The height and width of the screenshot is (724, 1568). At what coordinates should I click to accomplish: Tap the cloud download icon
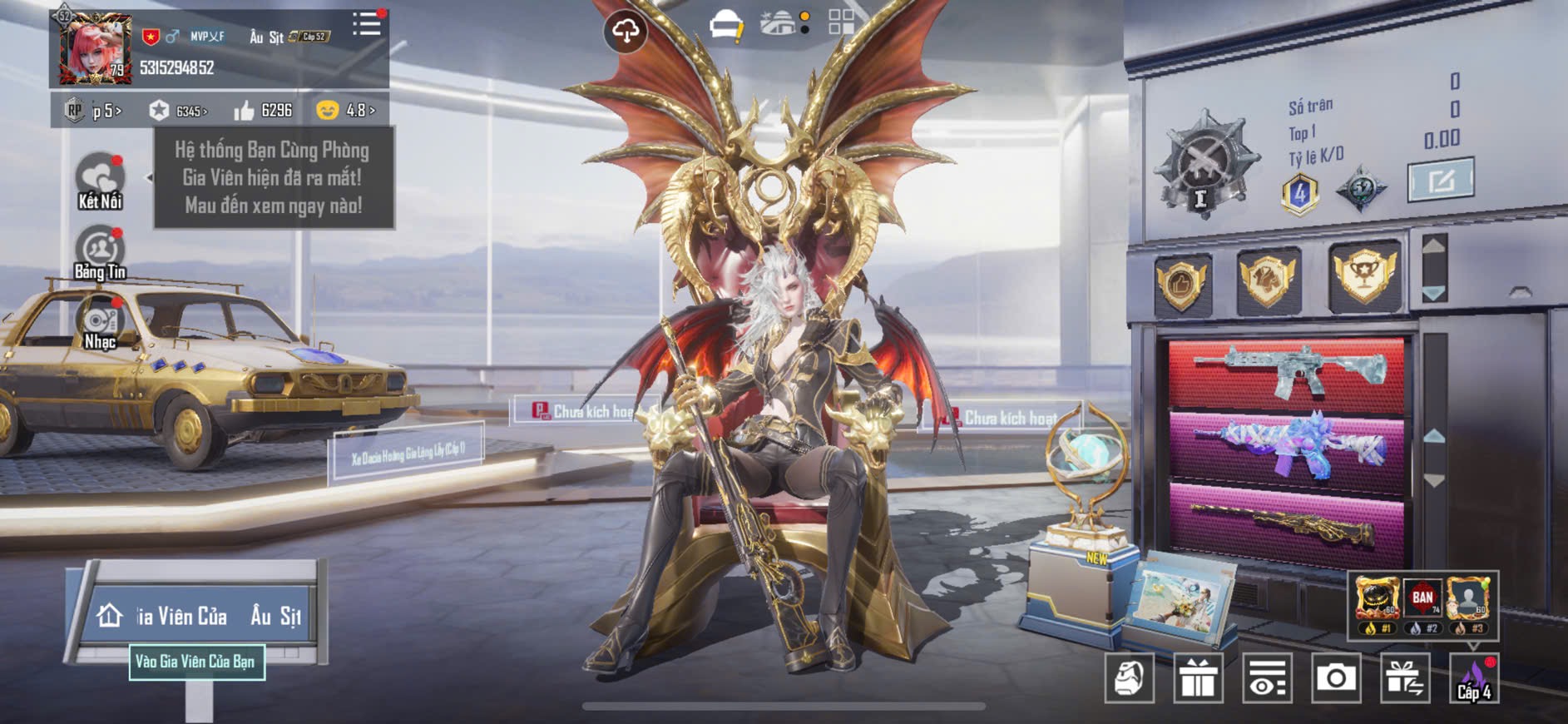coord(625,32)
